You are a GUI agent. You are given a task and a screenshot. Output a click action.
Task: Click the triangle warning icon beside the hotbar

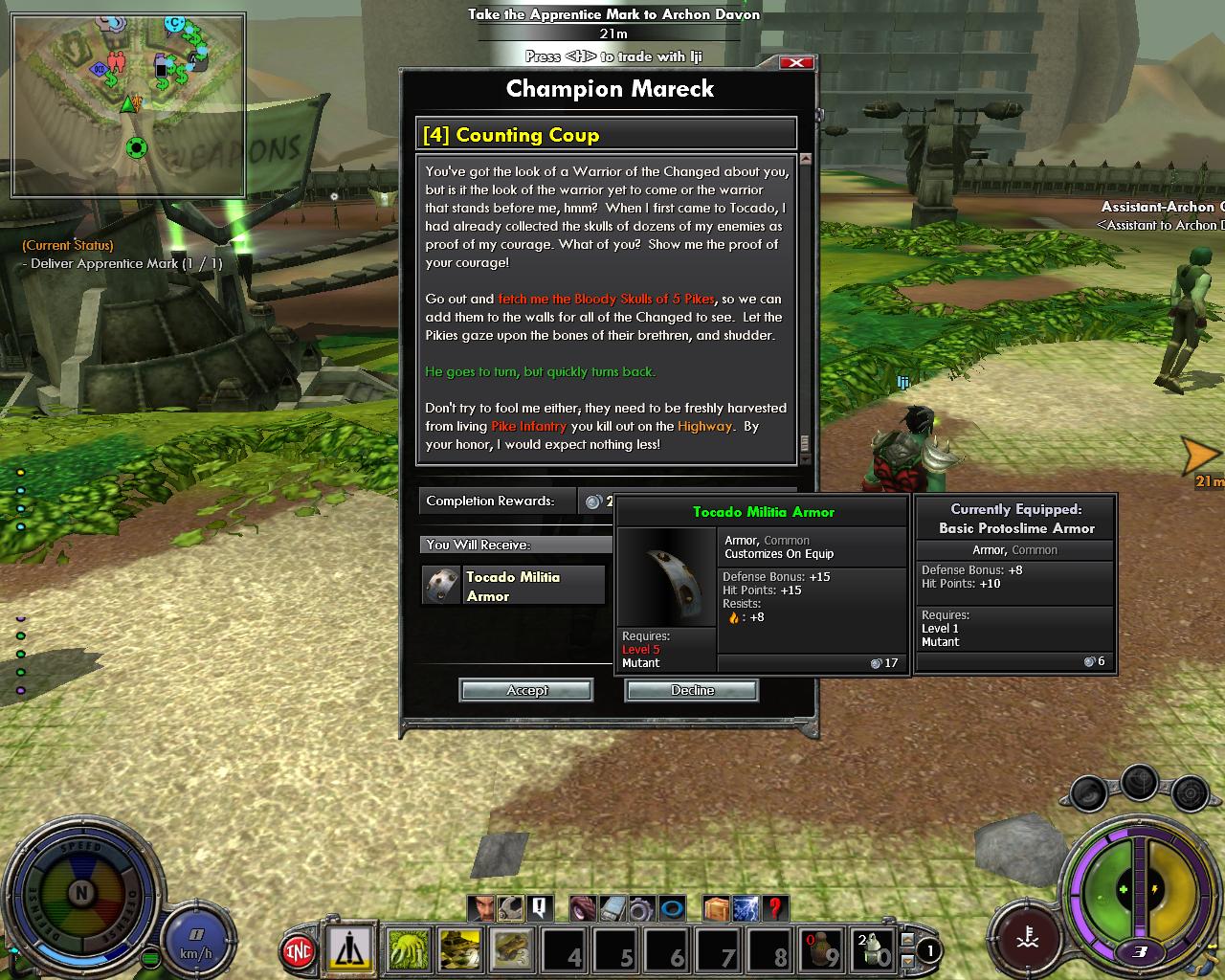(350, 948)
